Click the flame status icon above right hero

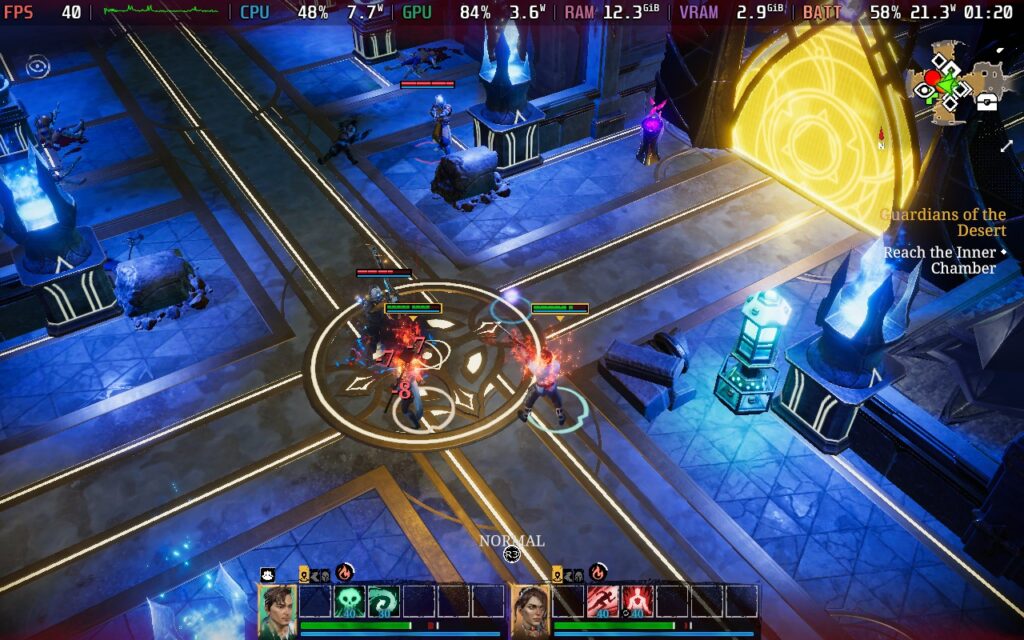[597, 573]
